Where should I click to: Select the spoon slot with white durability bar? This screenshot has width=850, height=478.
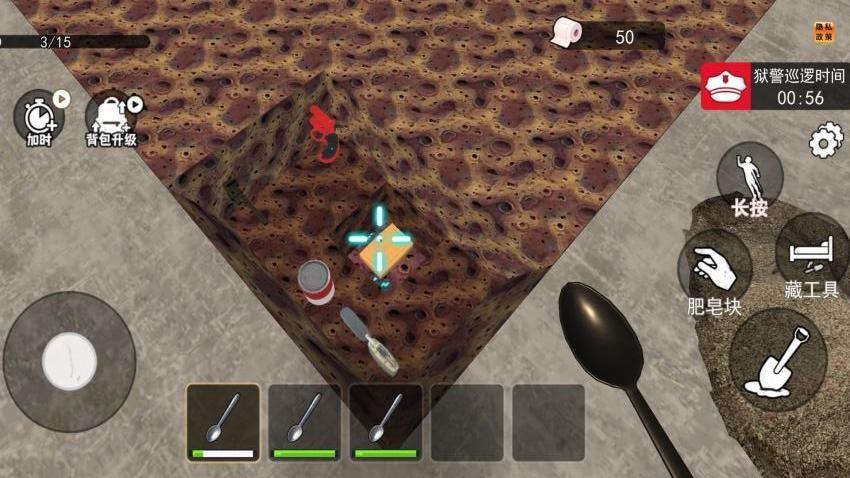(x=223, y=422)
